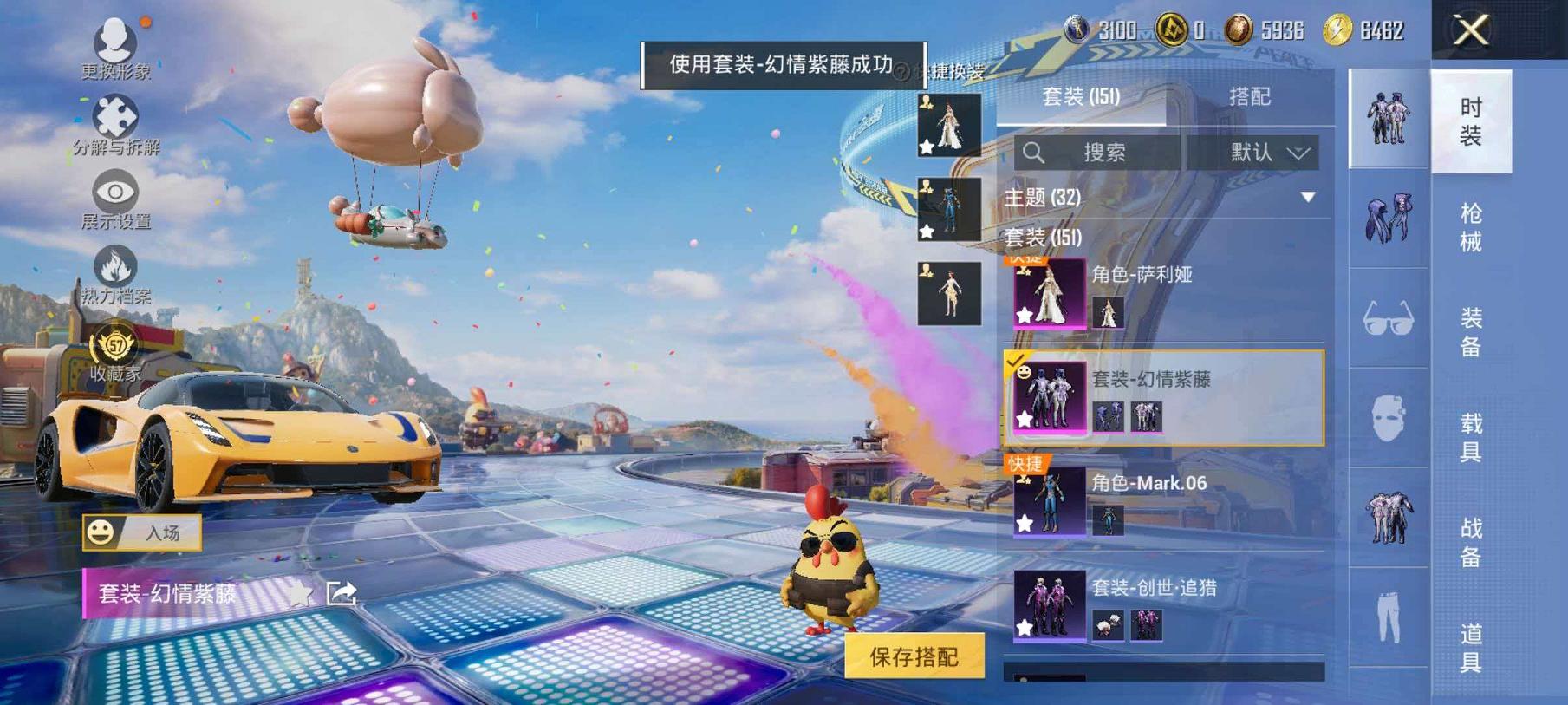Select the 分解与拆解 dismantle tool
Screen dimensions: 1568x705
pyautogui.click(x=116, y=117)
